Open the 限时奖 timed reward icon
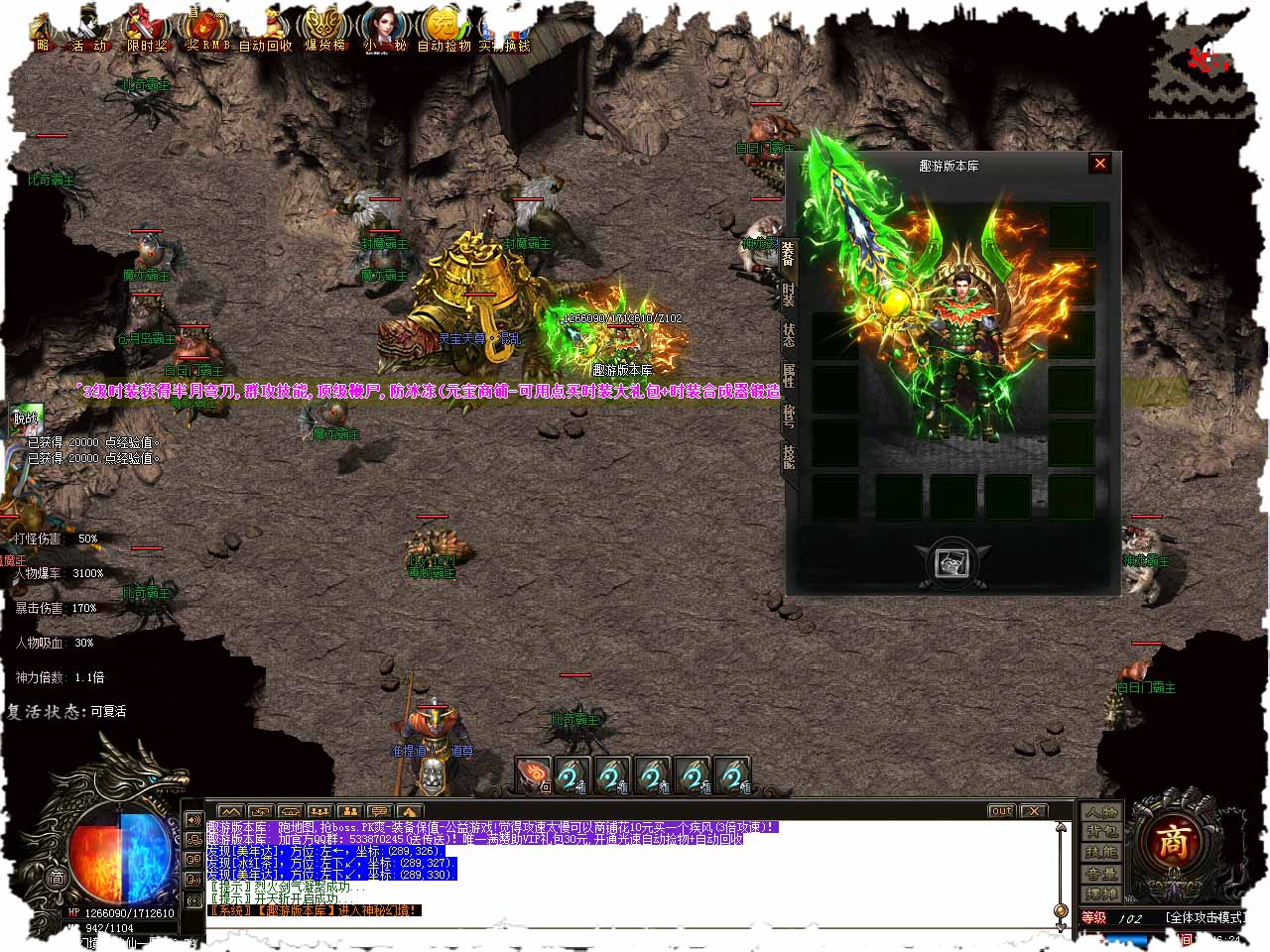This screenshot has width=1270, height=952. click(147, 30)
